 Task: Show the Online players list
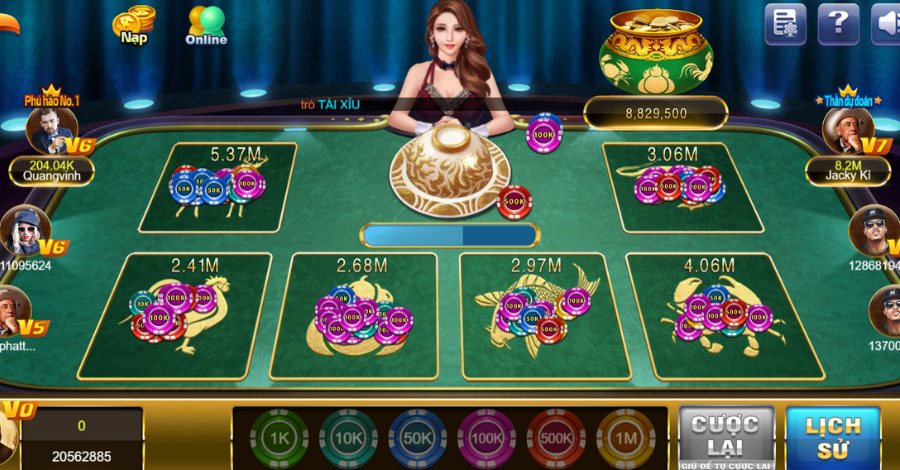pyautogui.click(x=206, y=26)
